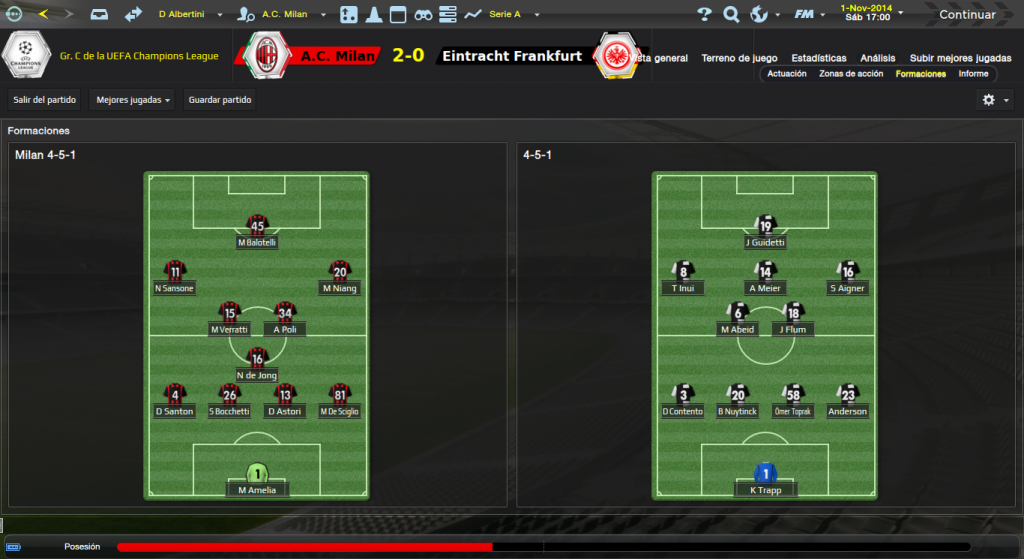The height and width of the screenshot is (559, 1024).
Task: Click the magnifying glass search icon
Action: 731,15
